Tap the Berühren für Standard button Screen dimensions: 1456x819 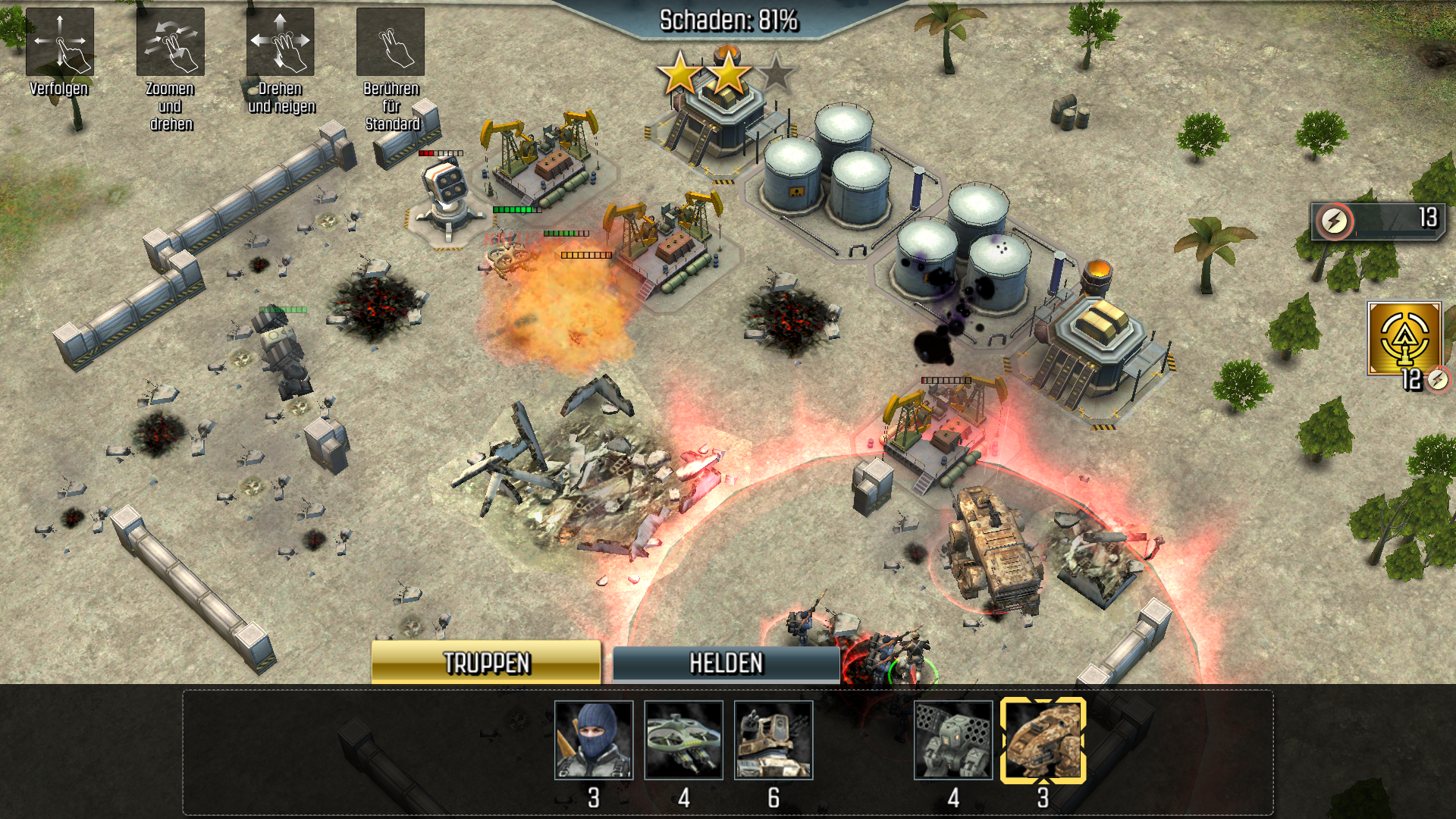[391, 42]
